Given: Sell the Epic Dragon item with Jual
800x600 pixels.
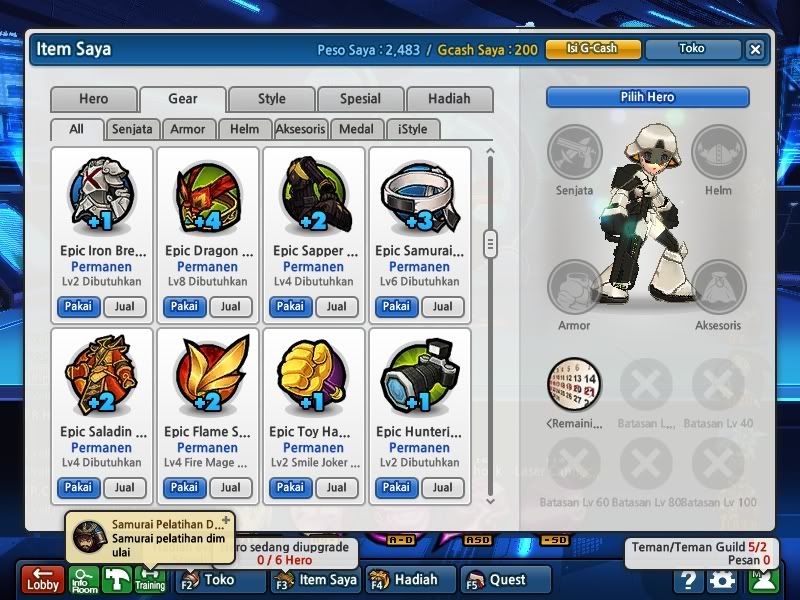Looking at the screenshot, I should click(230, 307).
